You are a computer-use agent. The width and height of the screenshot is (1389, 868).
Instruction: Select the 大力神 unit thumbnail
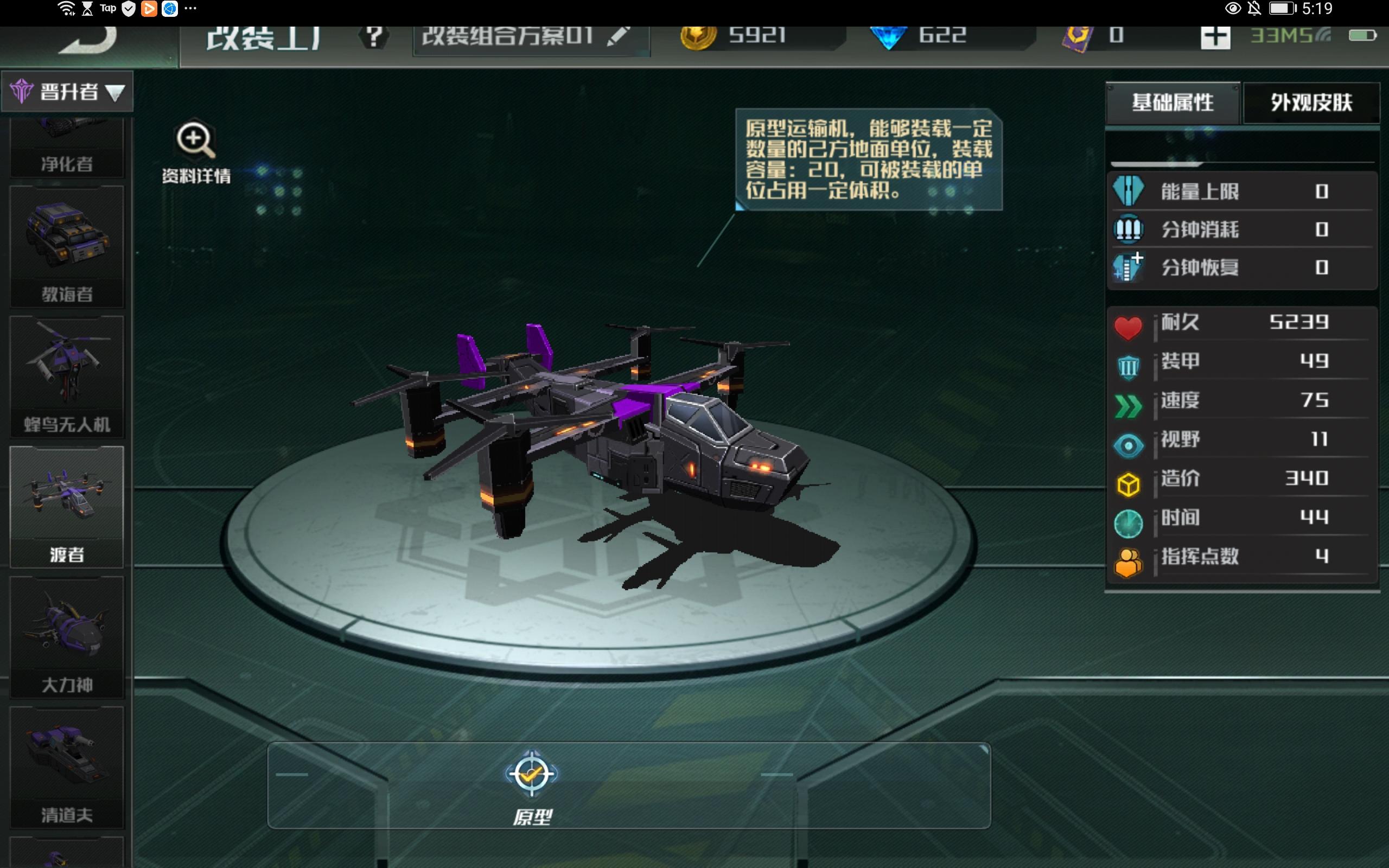click(x=67, y=637)
